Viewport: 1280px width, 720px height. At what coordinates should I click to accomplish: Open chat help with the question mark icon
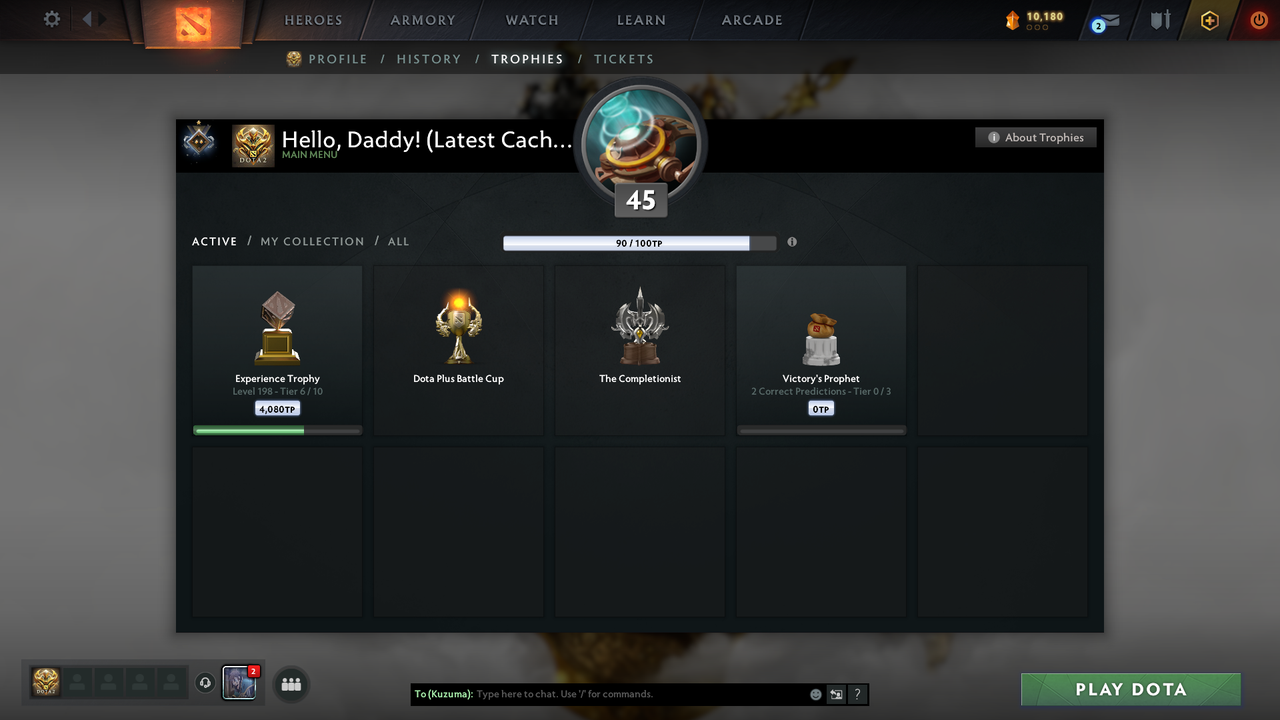coord(857,694)
